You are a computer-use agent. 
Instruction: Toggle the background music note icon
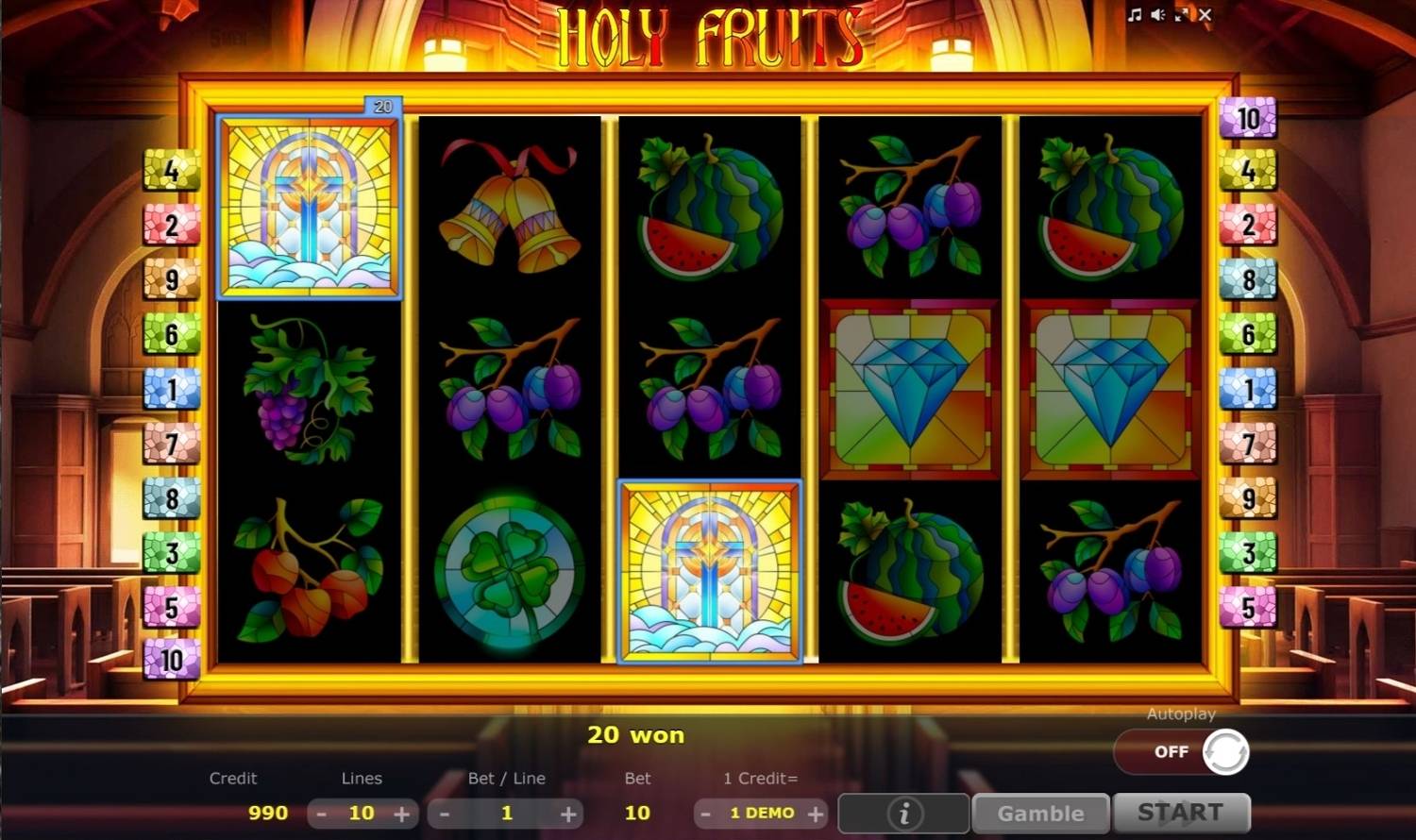pos(1134,15)
